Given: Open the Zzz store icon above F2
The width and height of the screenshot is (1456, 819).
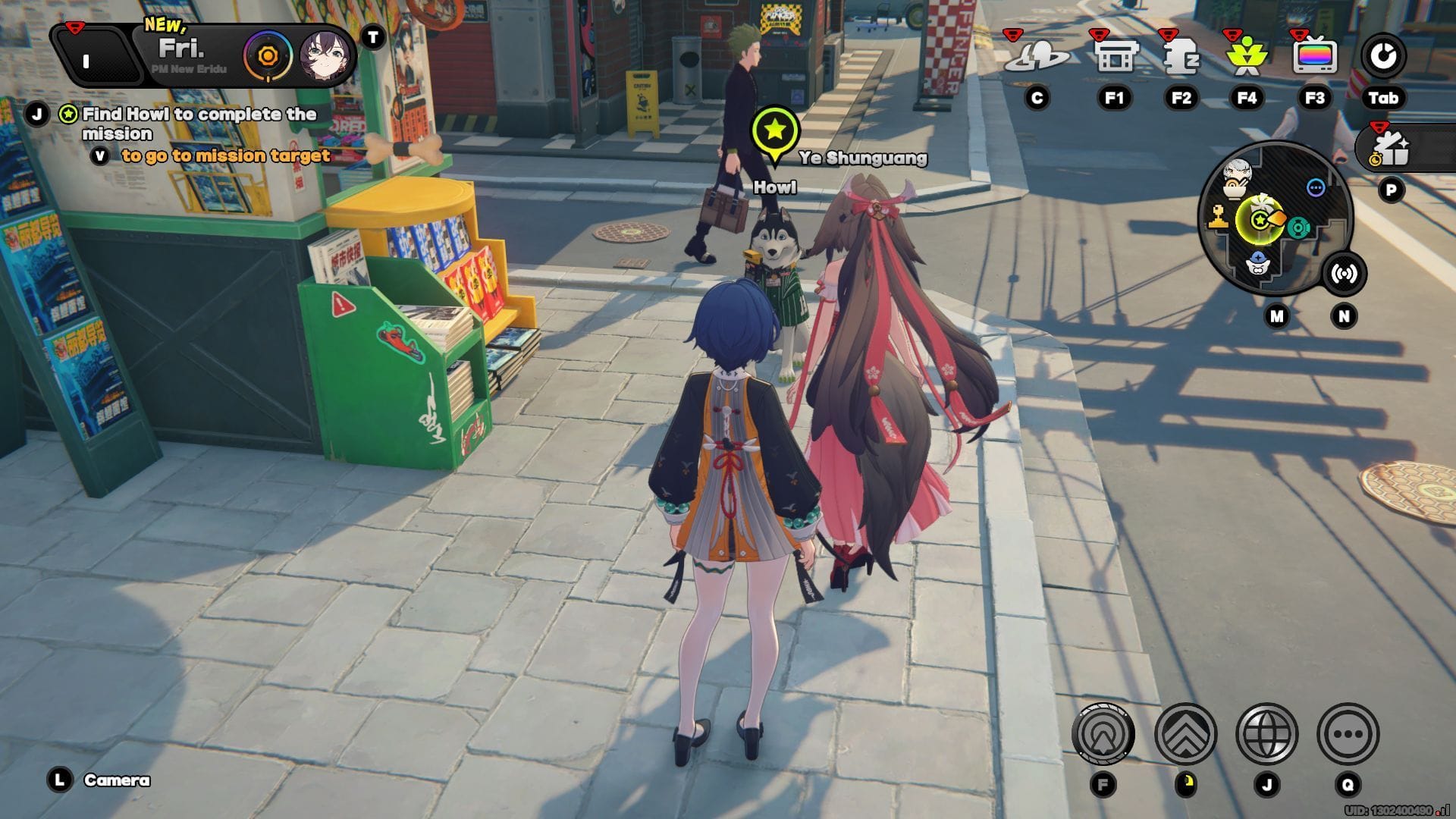Looking at the screenshot, I should 1183,57.
